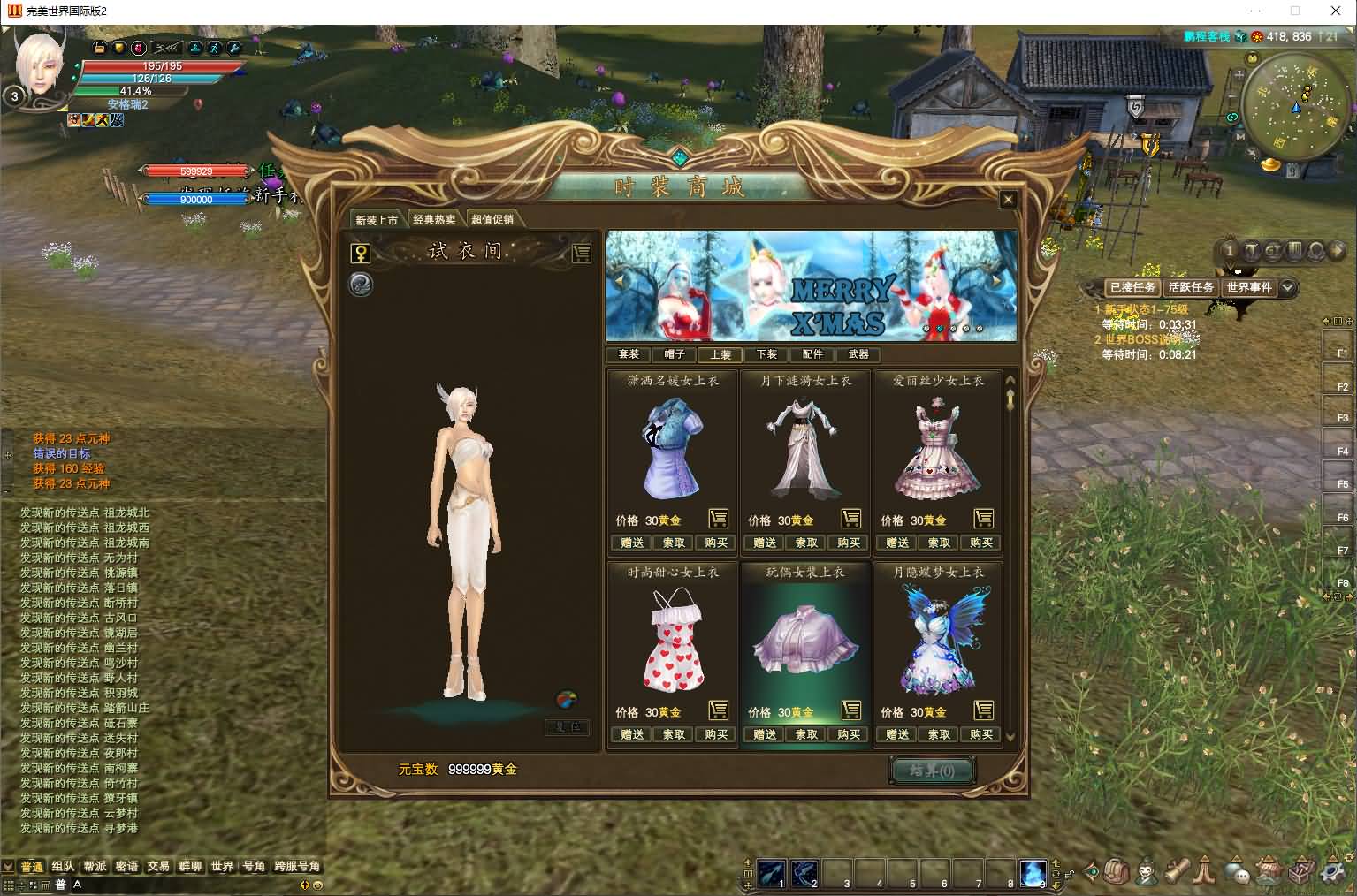The width and height of the screenshot is (1357, 896).
Task: Add 爱丽丝少女上衣 to the cart
Action: point(983,519)
